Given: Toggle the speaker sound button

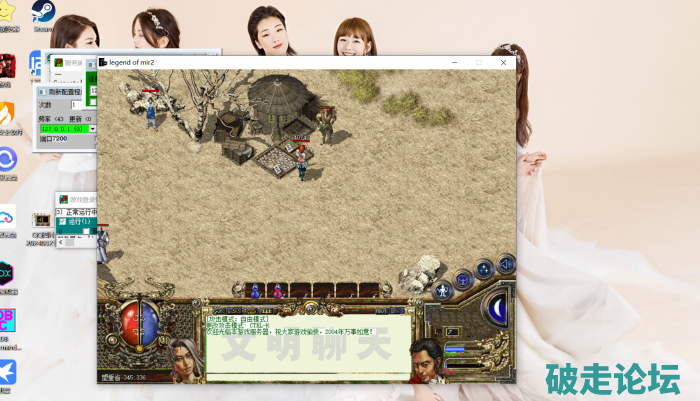Looking at the screenshot, I should (x=506, y=264).
